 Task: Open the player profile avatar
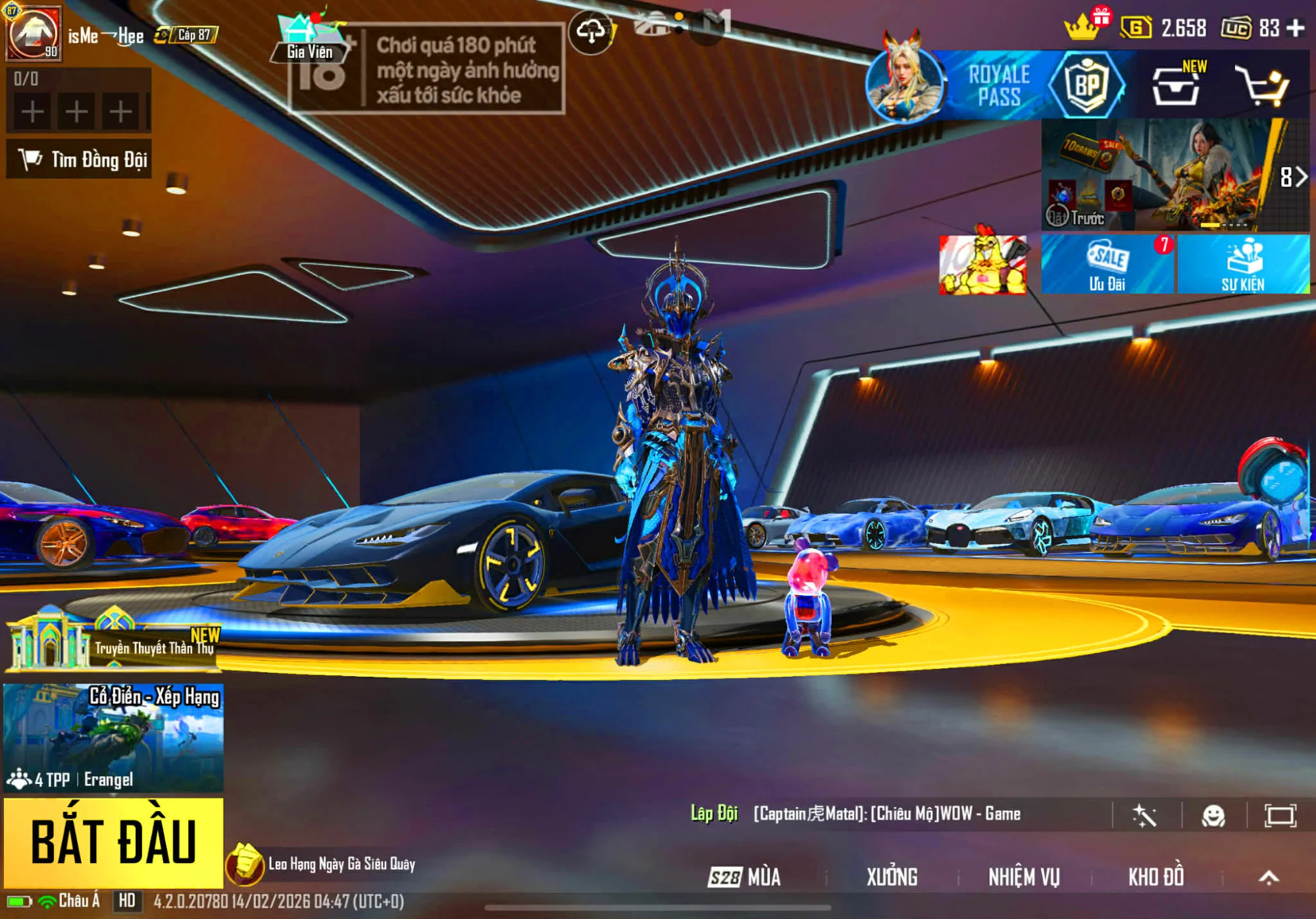[x=34, y=33]
